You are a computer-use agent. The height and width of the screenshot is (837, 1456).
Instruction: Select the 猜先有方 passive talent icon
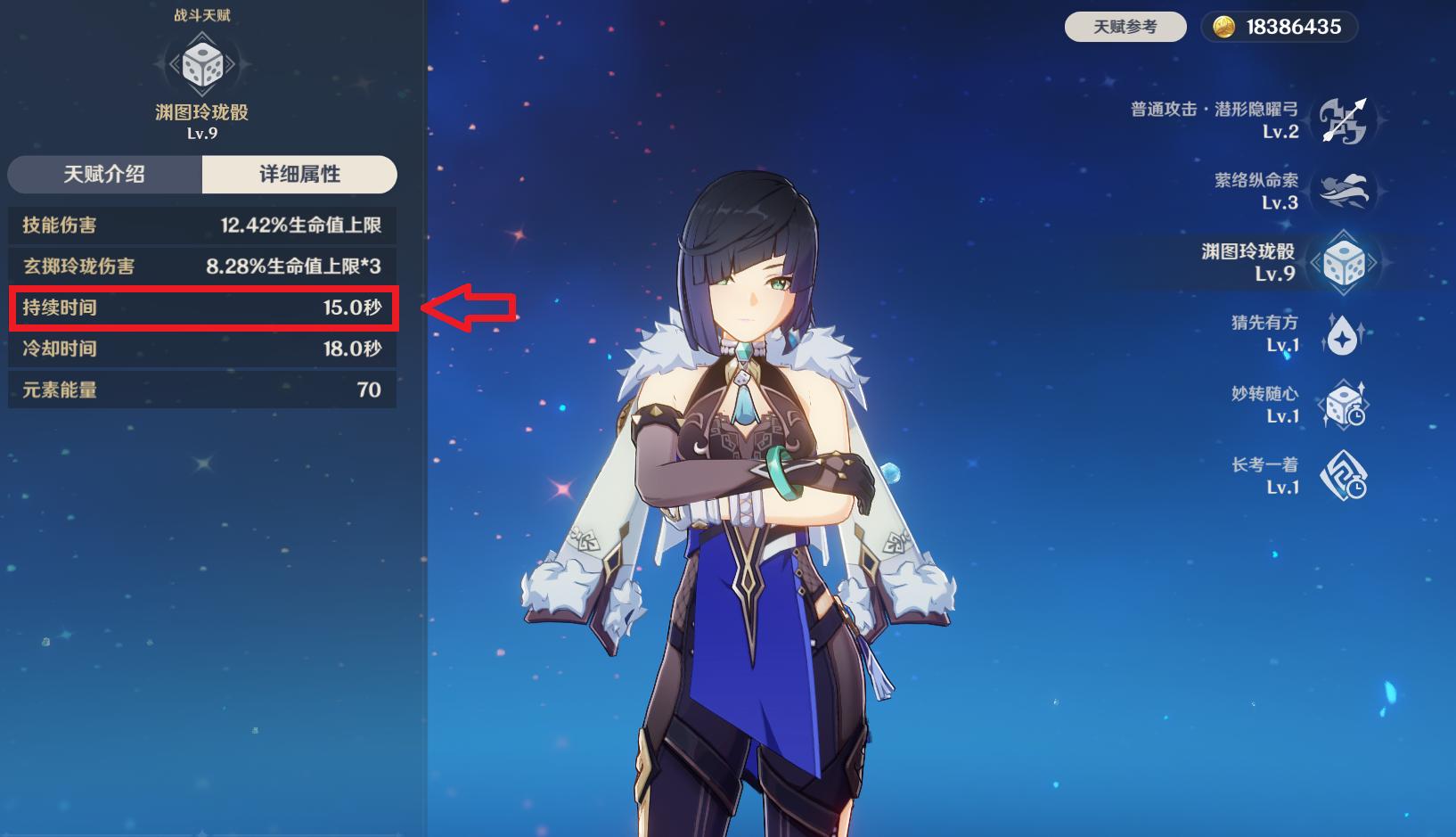1343,332
